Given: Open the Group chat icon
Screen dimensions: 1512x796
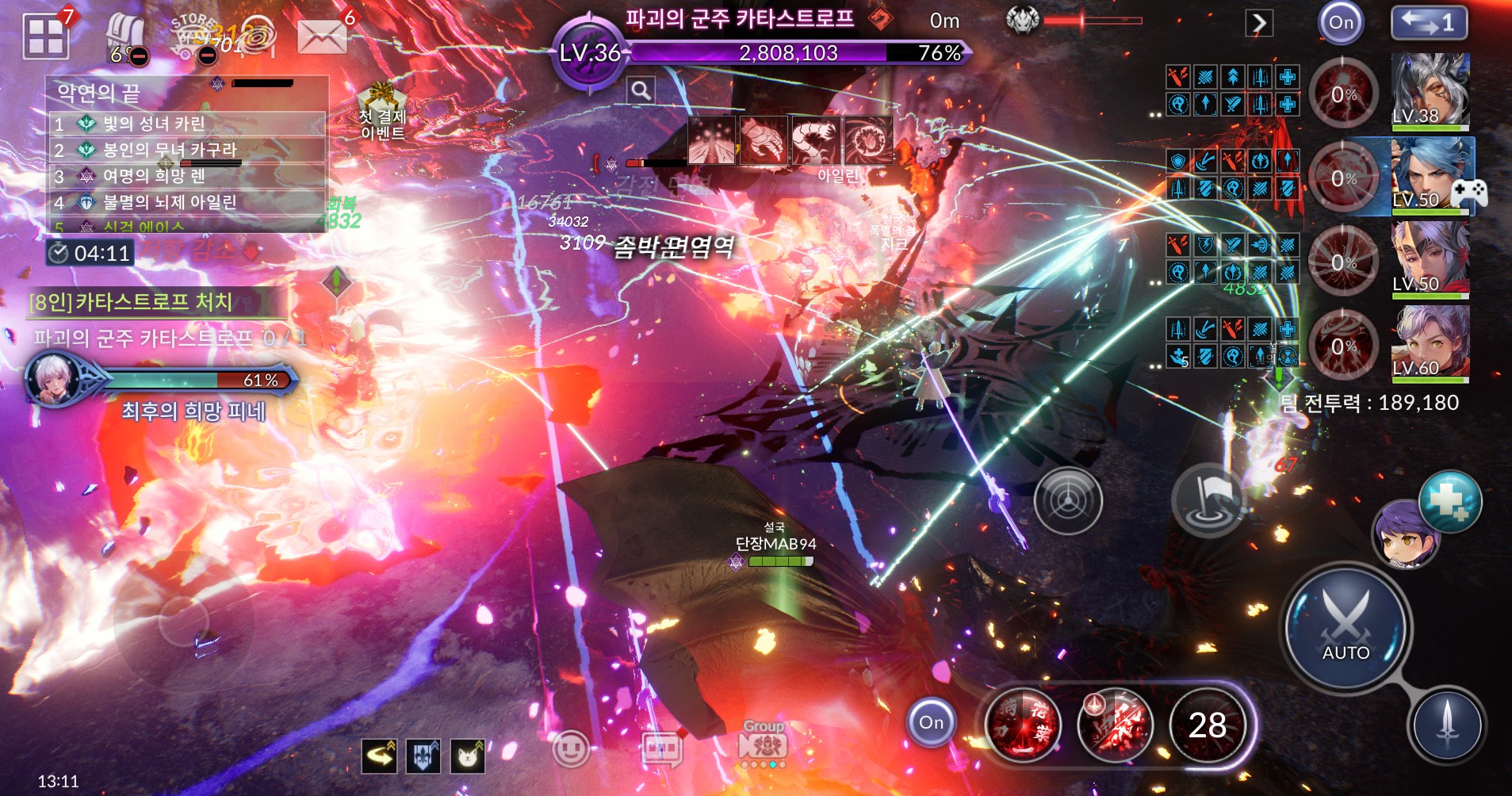Looking at the screenshot, I should (762, 743).
